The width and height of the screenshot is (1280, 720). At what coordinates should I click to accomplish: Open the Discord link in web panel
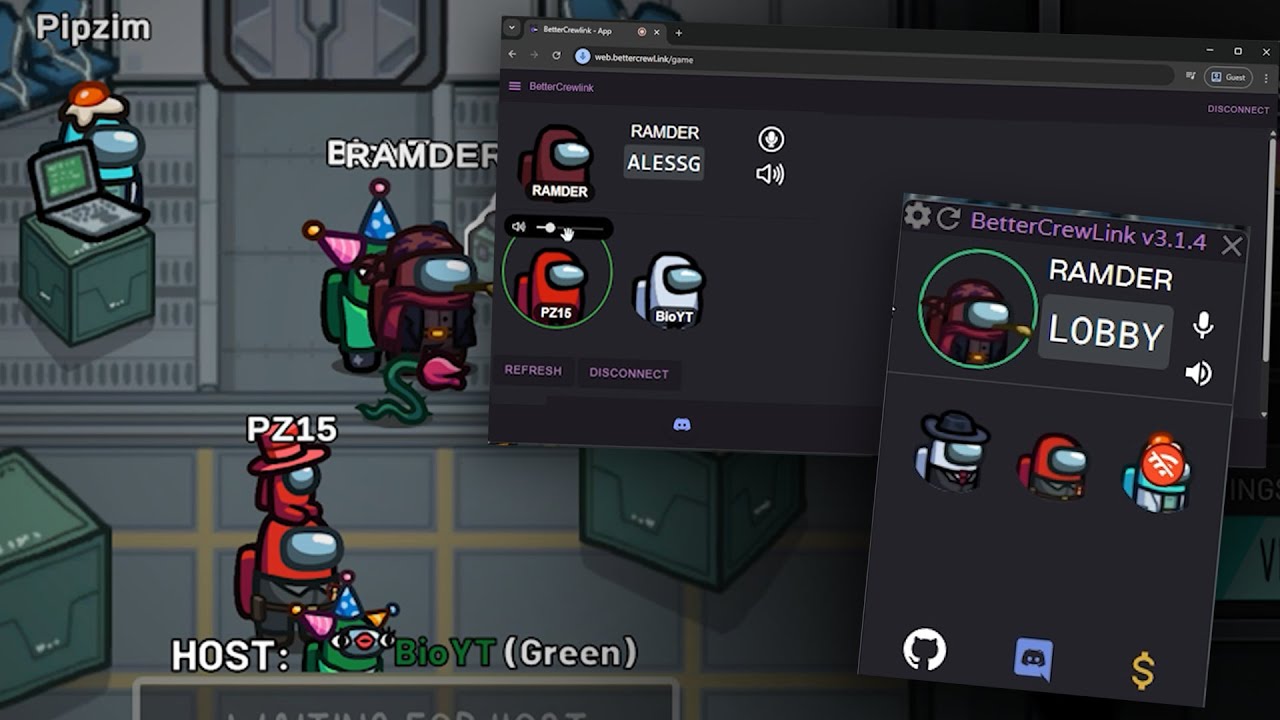click(682, 425)
